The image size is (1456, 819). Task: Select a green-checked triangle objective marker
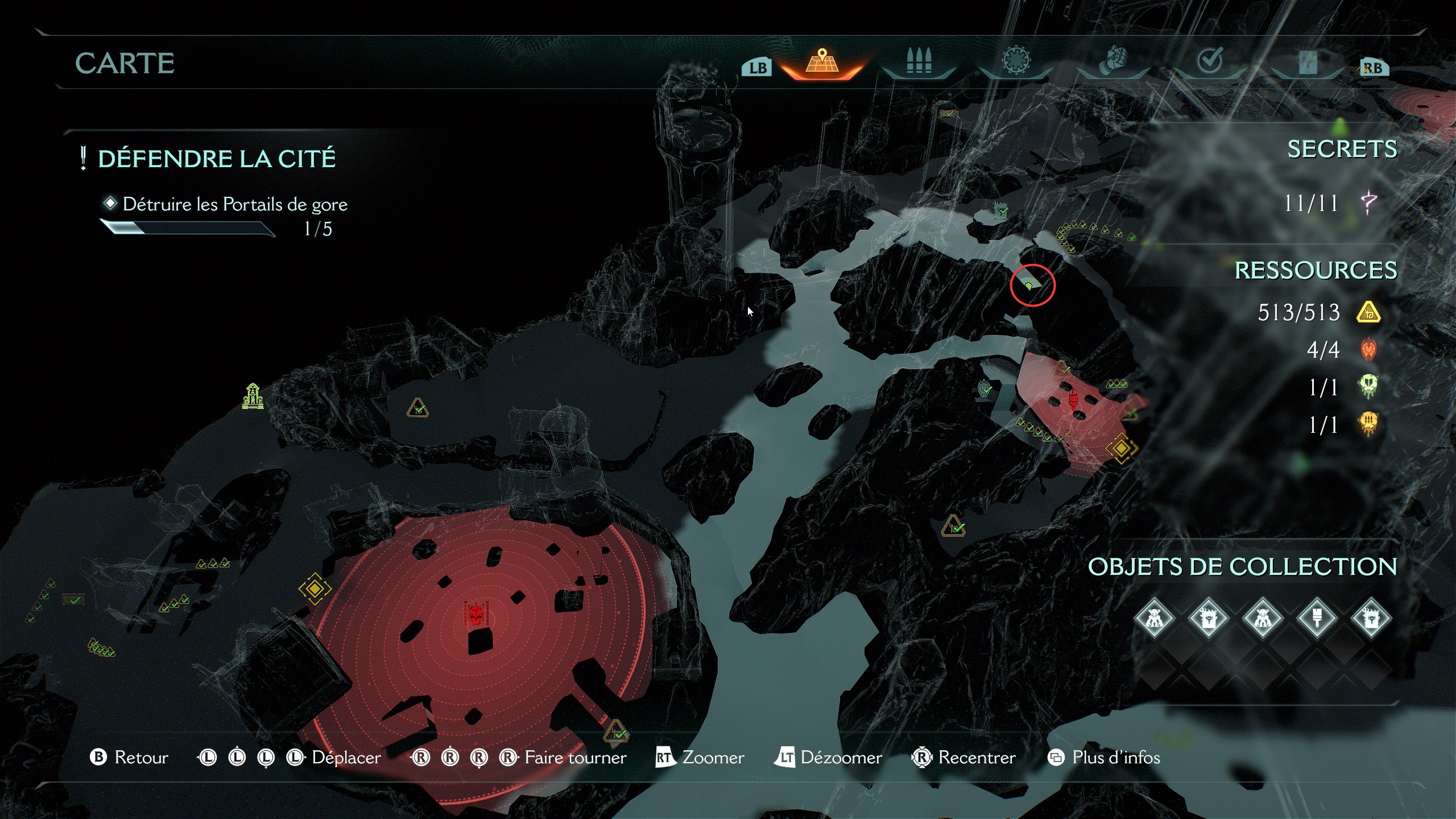coord(416,406)
